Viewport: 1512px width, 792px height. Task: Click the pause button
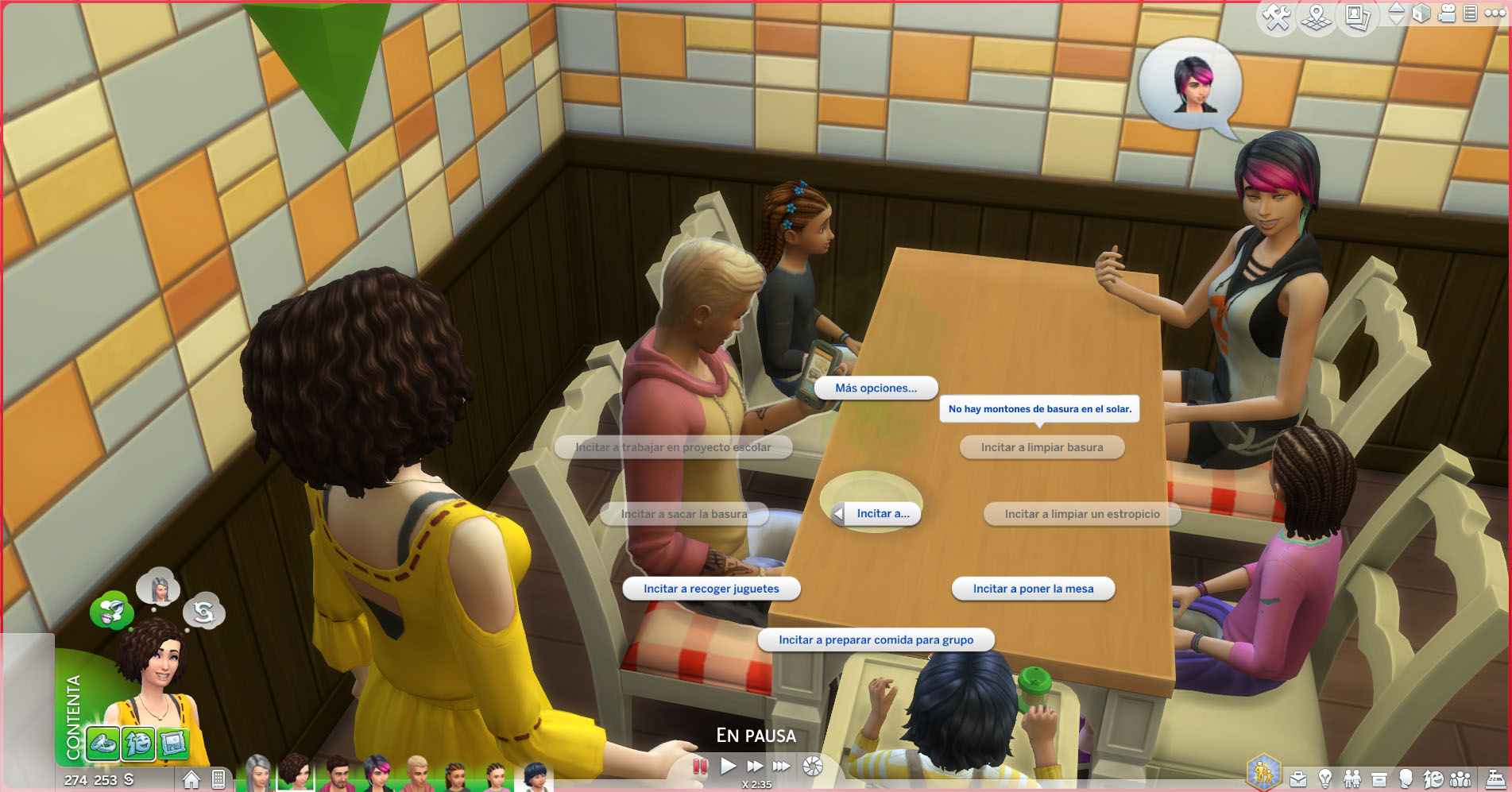coord(700,767)
